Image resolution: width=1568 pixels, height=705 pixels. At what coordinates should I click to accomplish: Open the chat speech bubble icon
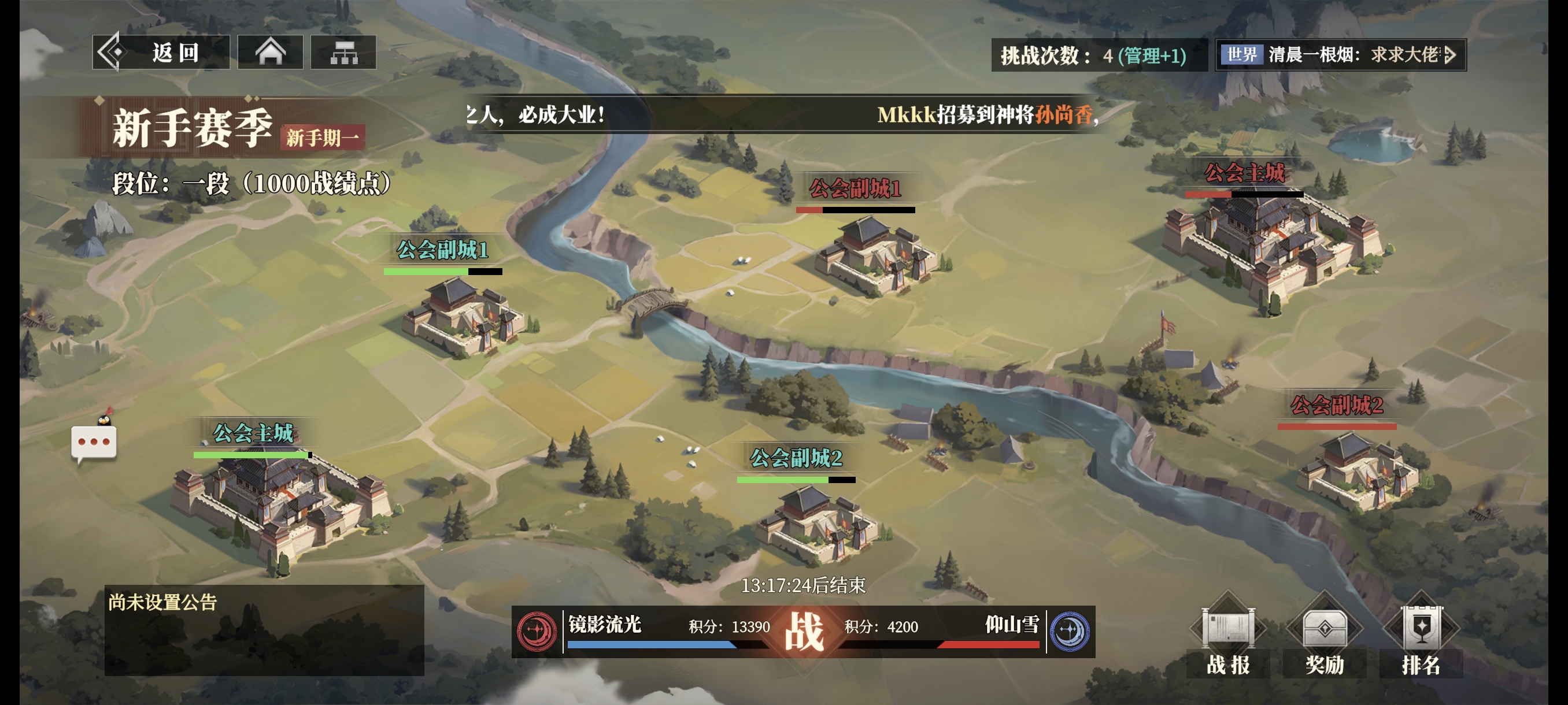(x=94, y=442)
